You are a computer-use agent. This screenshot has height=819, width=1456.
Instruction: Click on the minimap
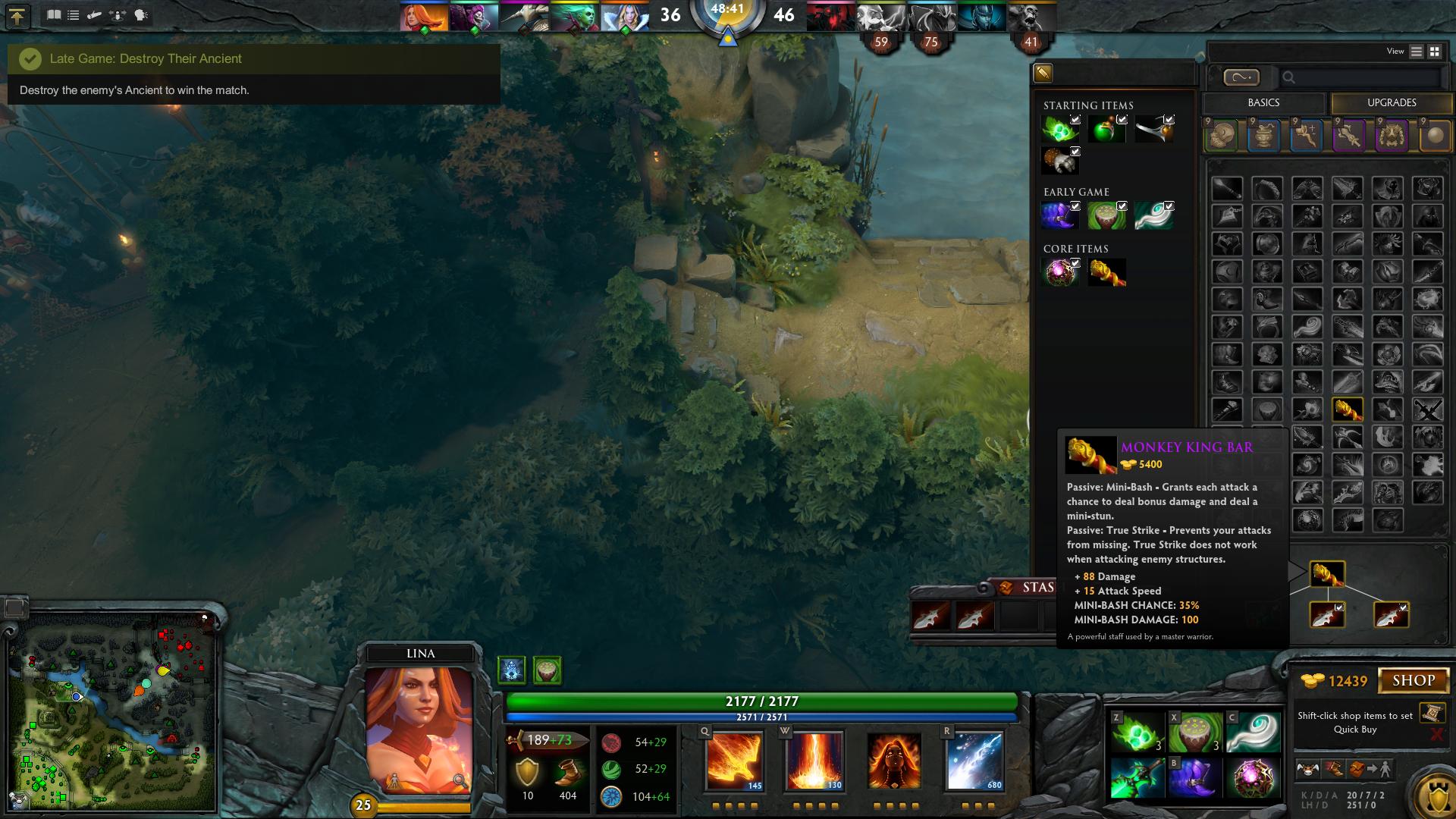(112, 713)
